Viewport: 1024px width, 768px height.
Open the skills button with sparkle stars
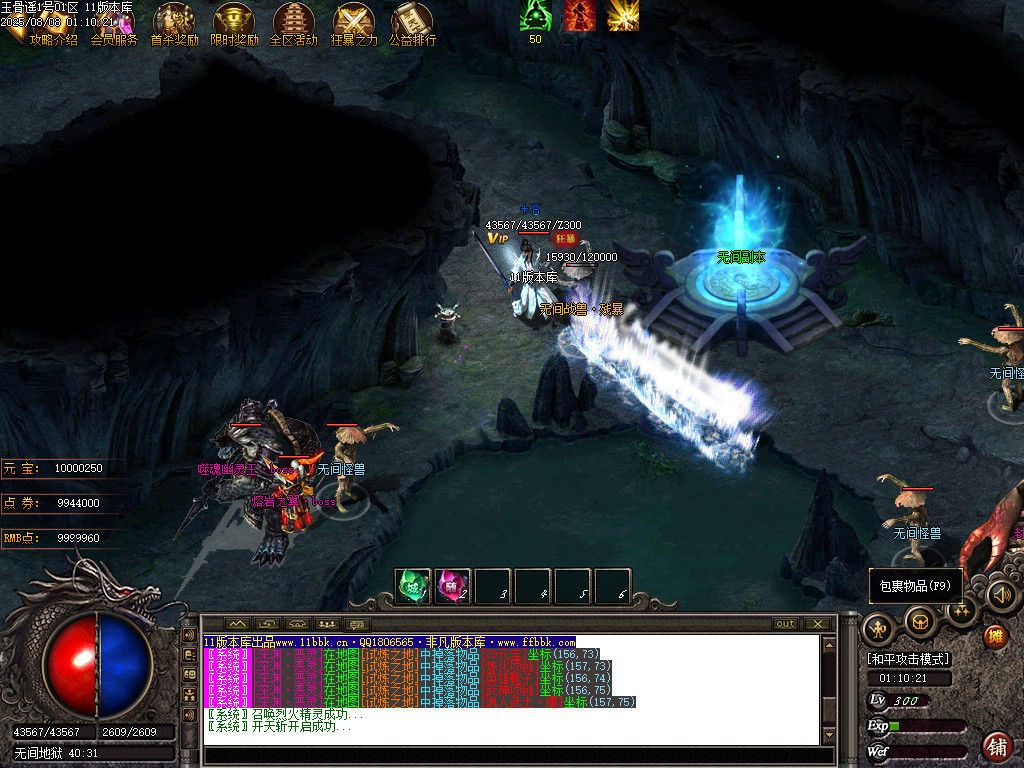[x=961, y=610]
